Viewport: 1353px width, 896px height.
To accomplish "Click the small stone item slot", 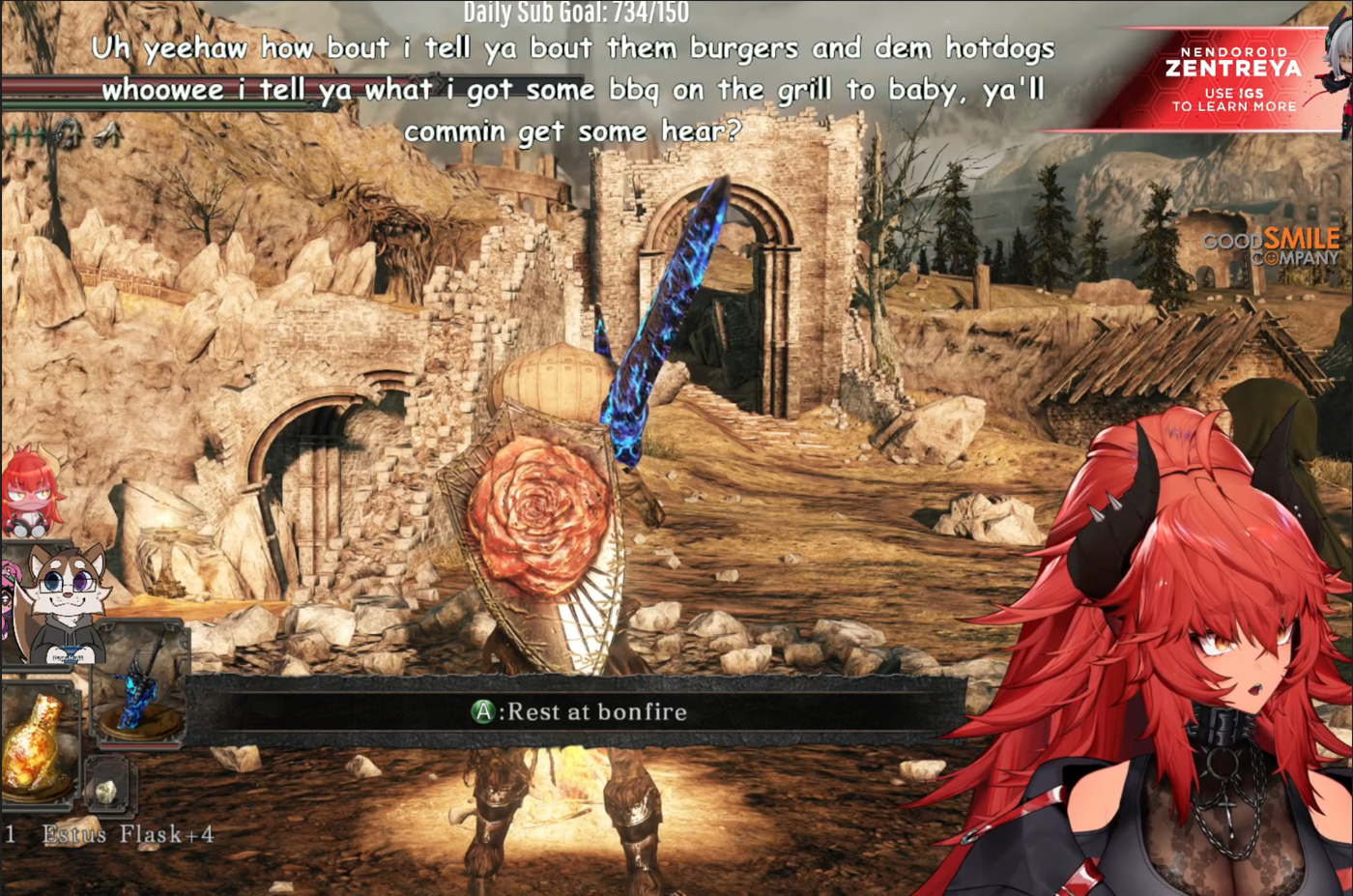I will (x=107, y=790).
